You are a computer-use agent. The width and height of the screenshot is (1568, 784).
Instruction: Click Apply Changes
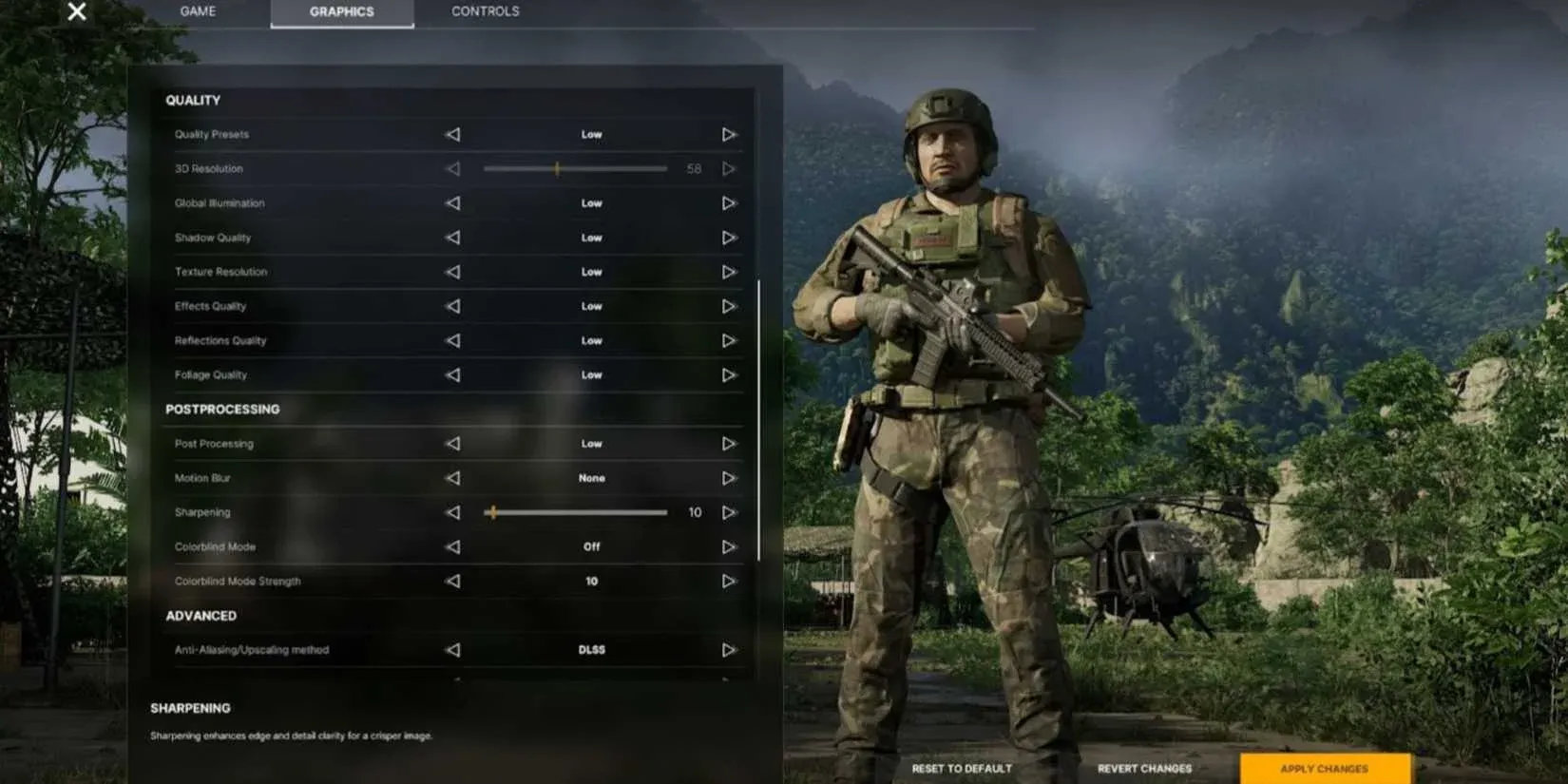[x=1324, y=769]
